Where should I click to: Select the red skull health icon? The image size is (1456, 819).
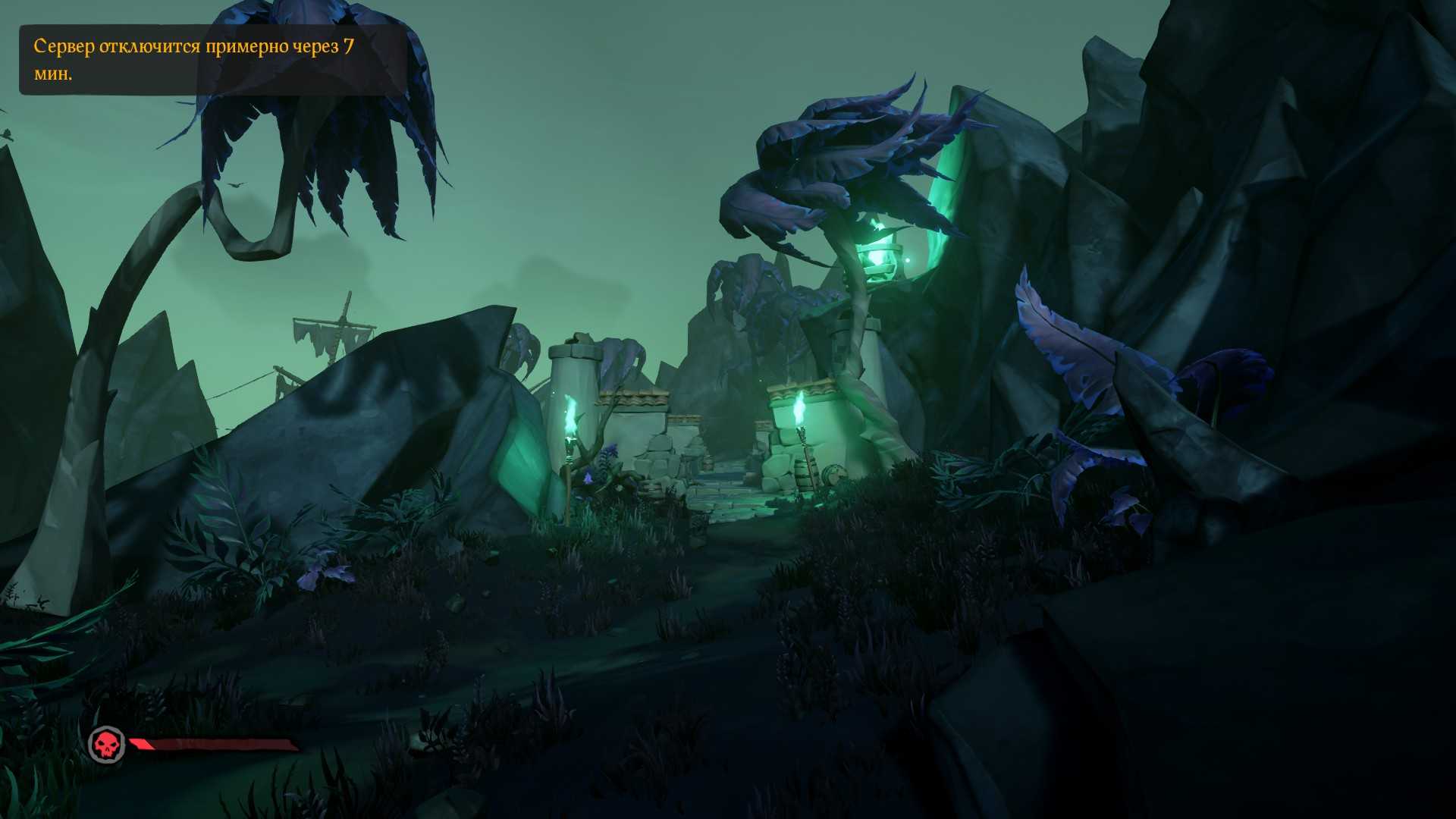(107, 745)
